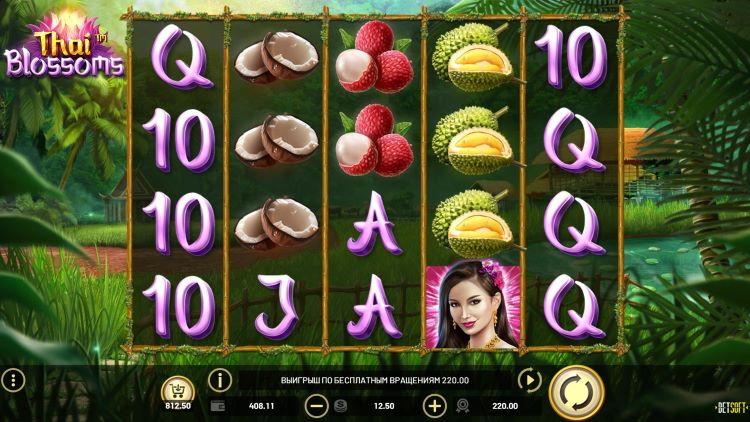Open the three-dot options menu
Screen dimensions: 750x422
(x=13, y=380)
